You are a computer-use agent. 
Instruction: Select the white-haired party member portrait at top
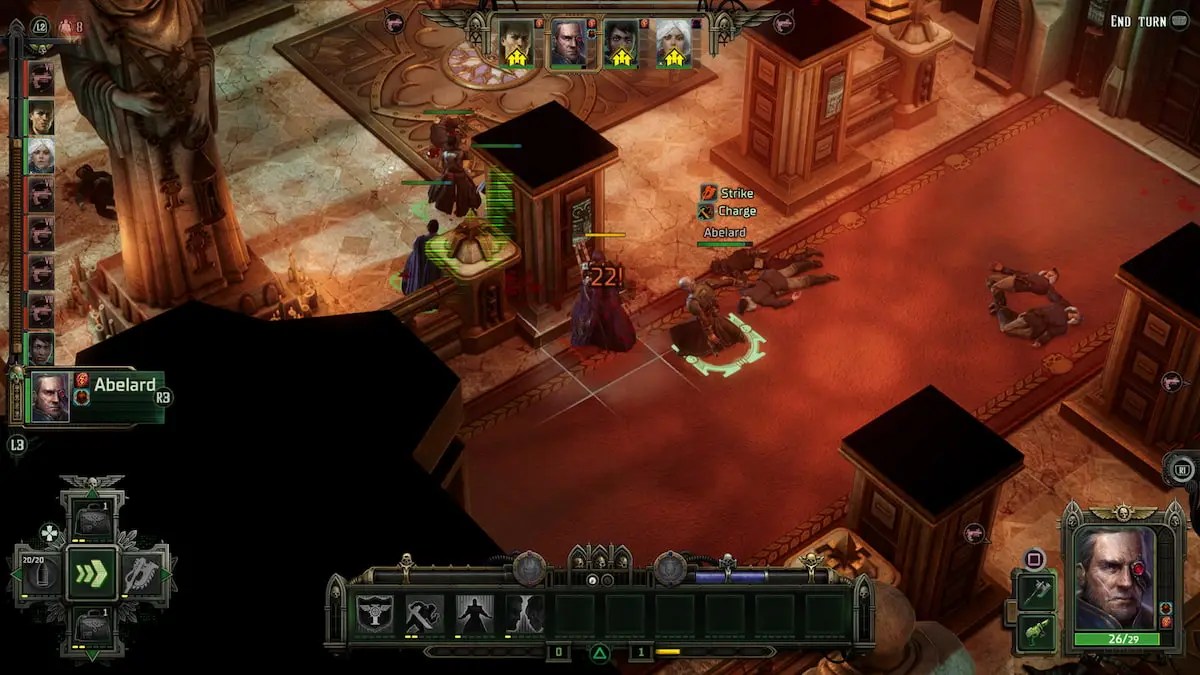tap(673, 44)
